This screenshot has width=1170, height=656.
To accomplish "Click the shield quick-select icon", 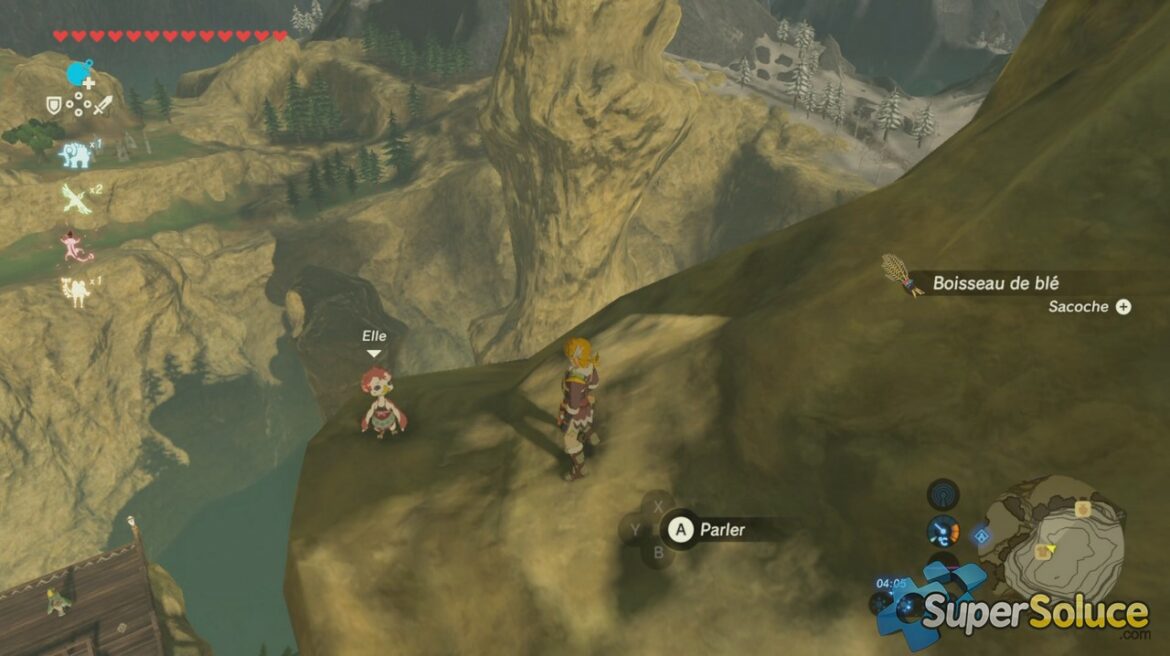I will (x=54, y=105).
